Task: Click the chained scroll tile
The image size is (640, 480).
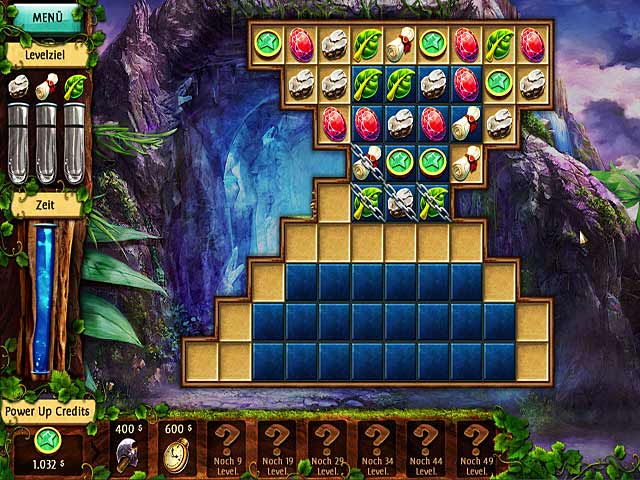Action: (367, 162)
